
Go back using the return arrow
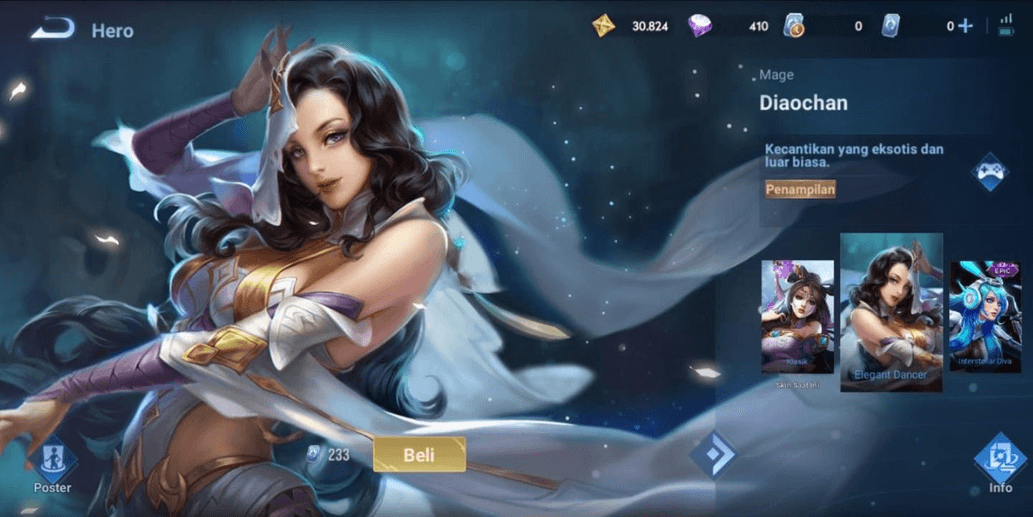[x=52, y=29]
